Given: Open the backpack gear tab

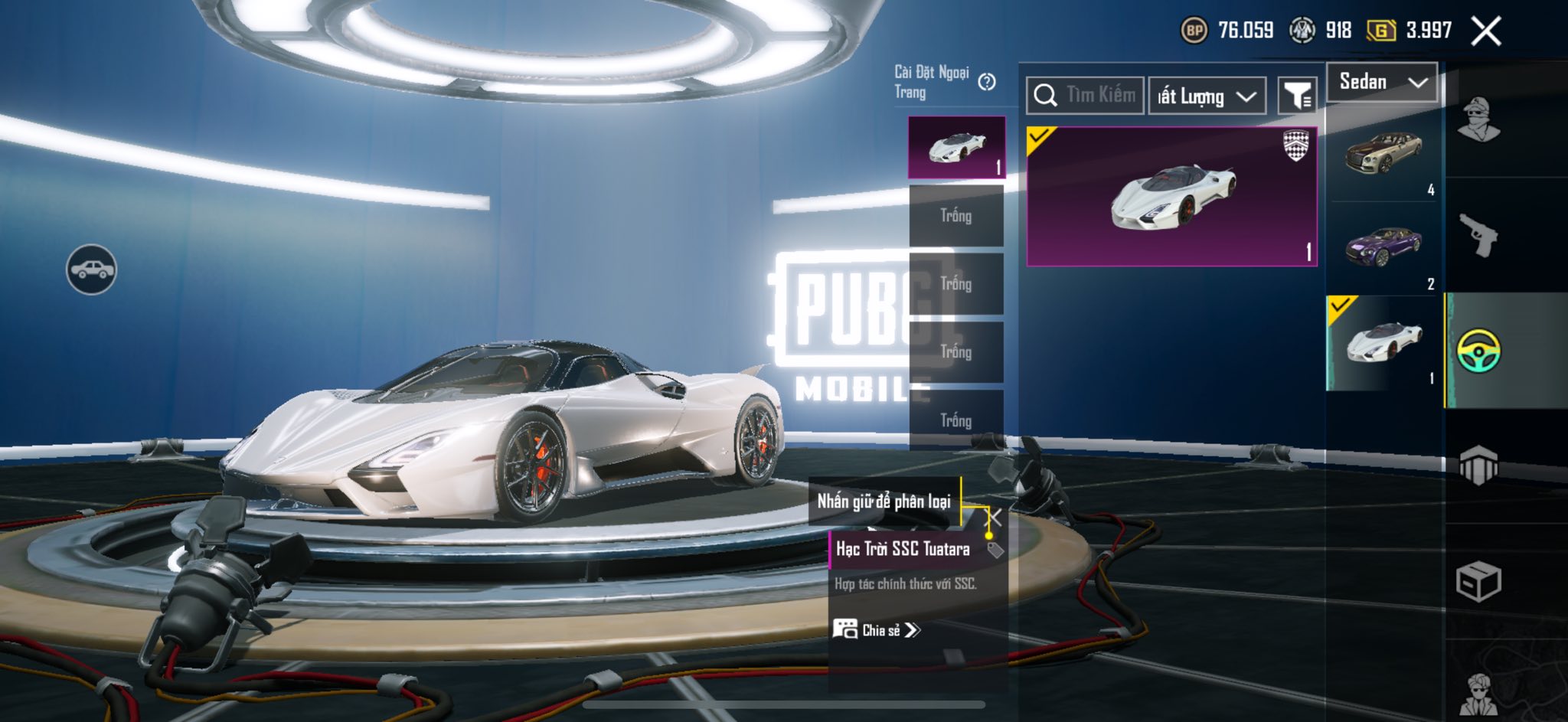Looking at the screenshot, I should pos(1478,465).
